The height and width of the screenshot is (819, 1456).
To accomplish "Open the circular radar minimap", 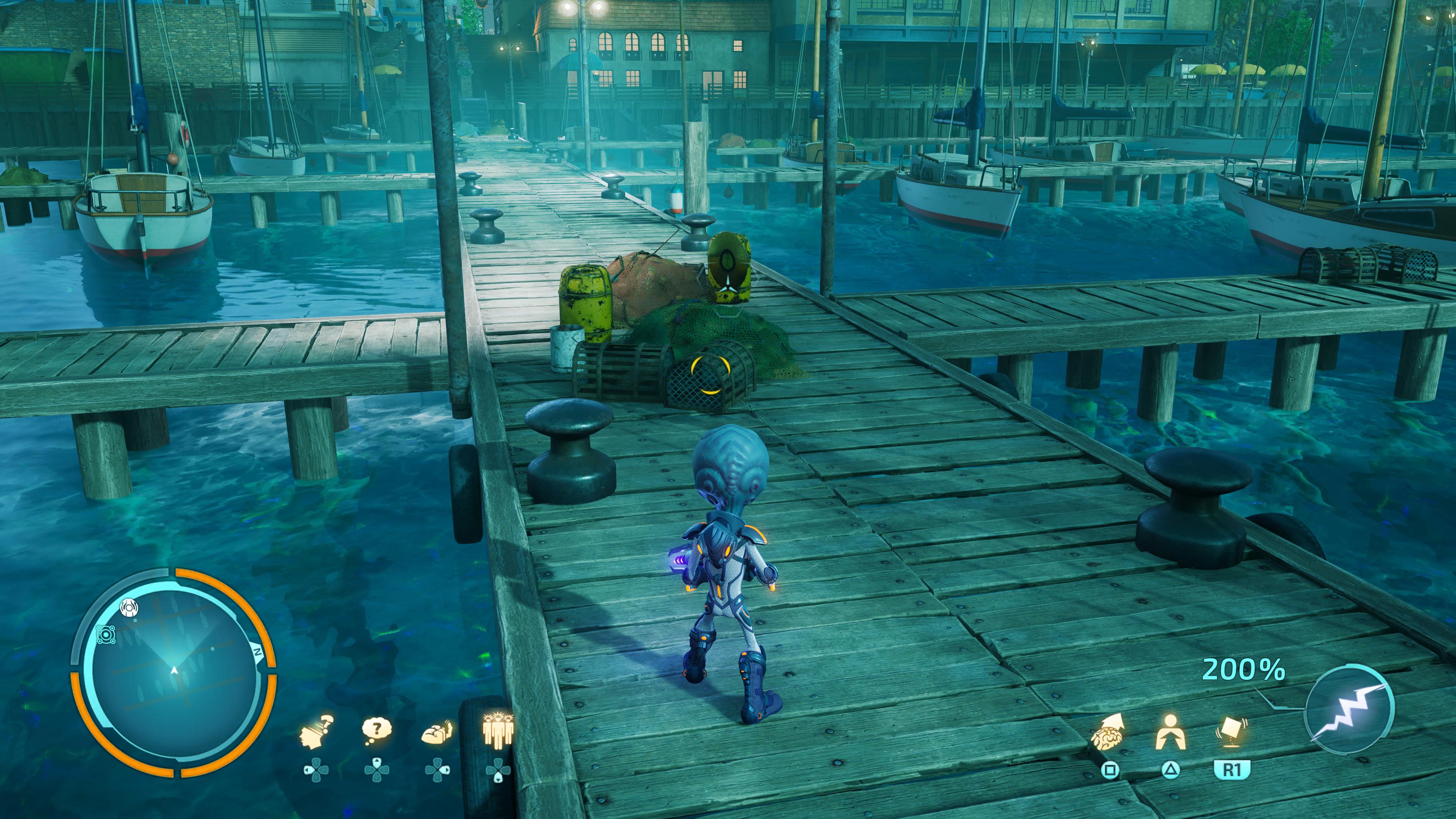I will click(x=174, y=673).
